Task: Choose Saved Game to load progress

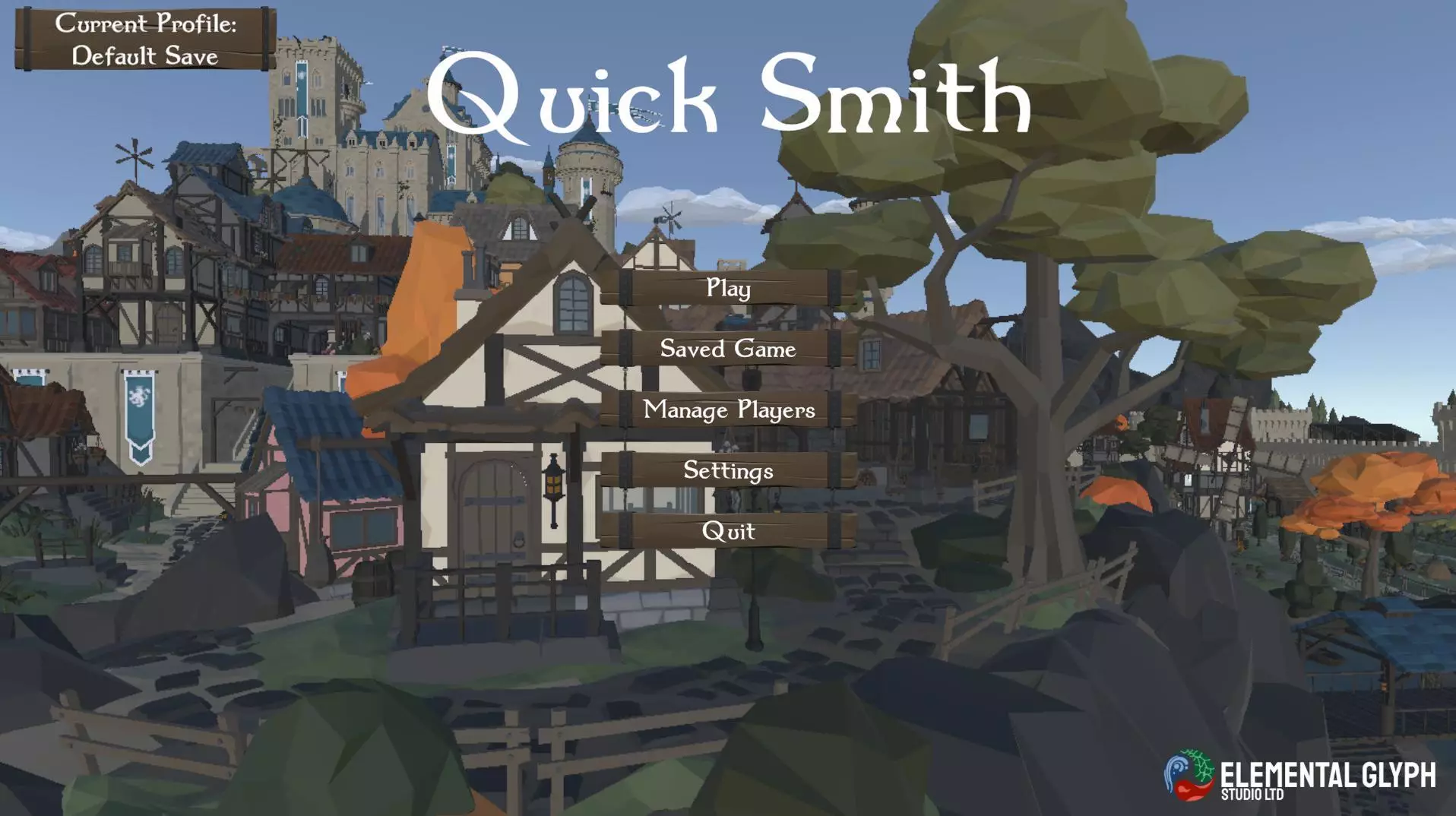Action: [727, 349]
